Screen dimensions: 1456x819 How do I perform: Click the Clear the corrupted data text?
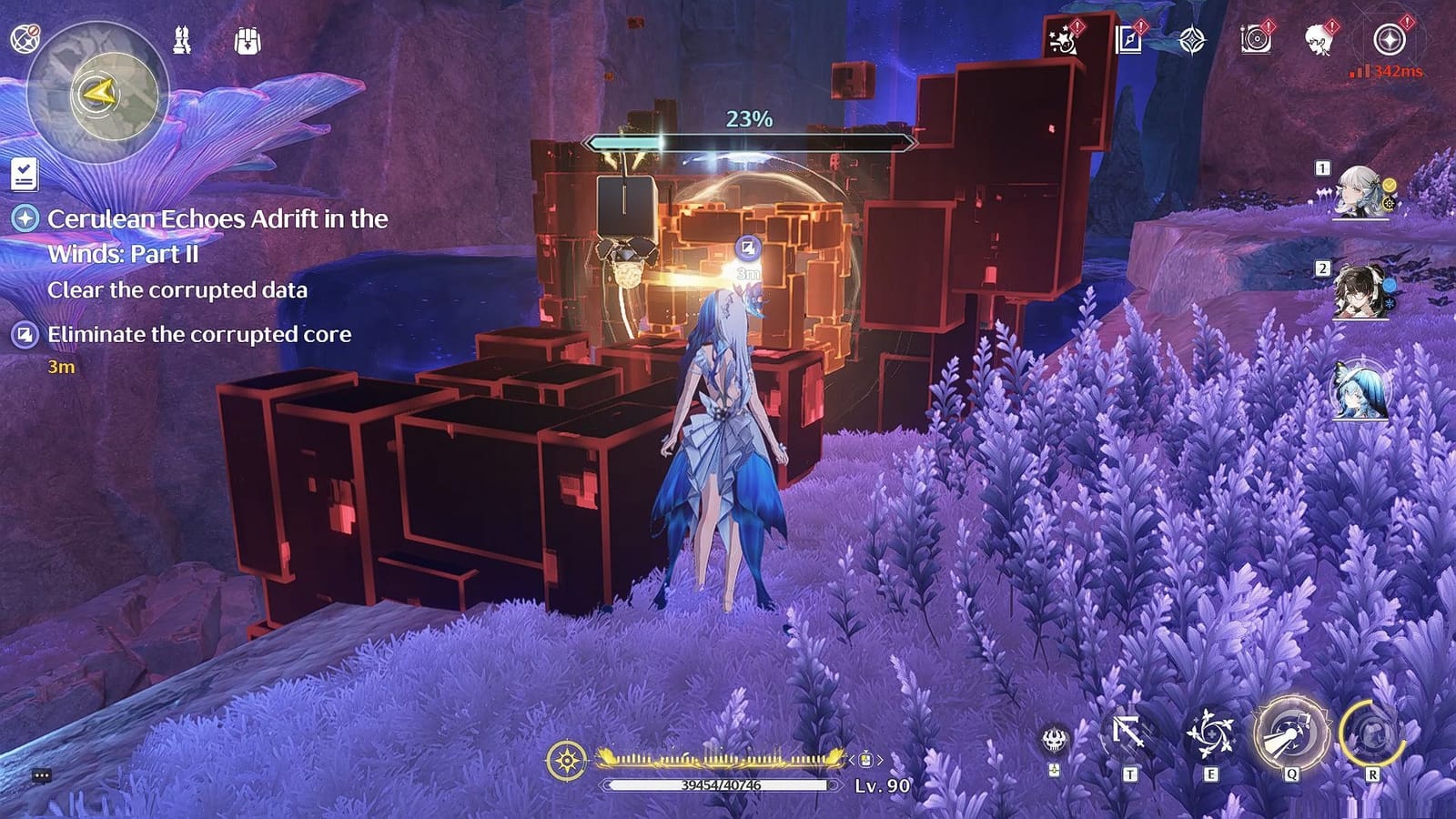[x=180, y=292]
